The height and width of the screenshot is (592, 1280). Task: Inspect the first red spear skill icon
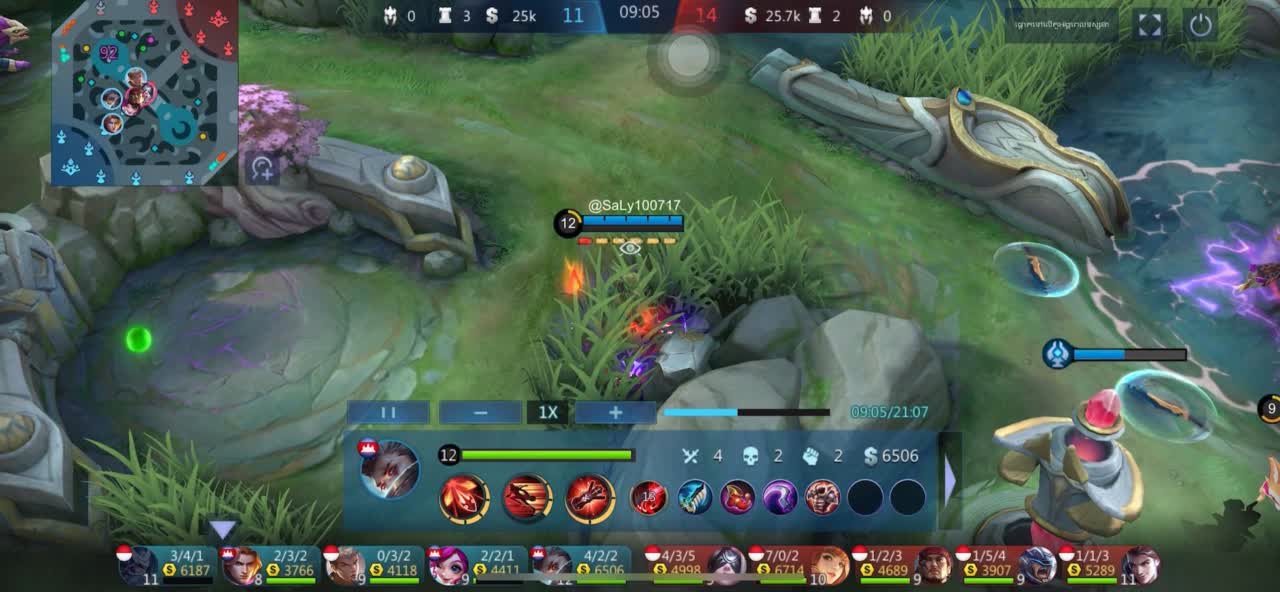[464, 498]
